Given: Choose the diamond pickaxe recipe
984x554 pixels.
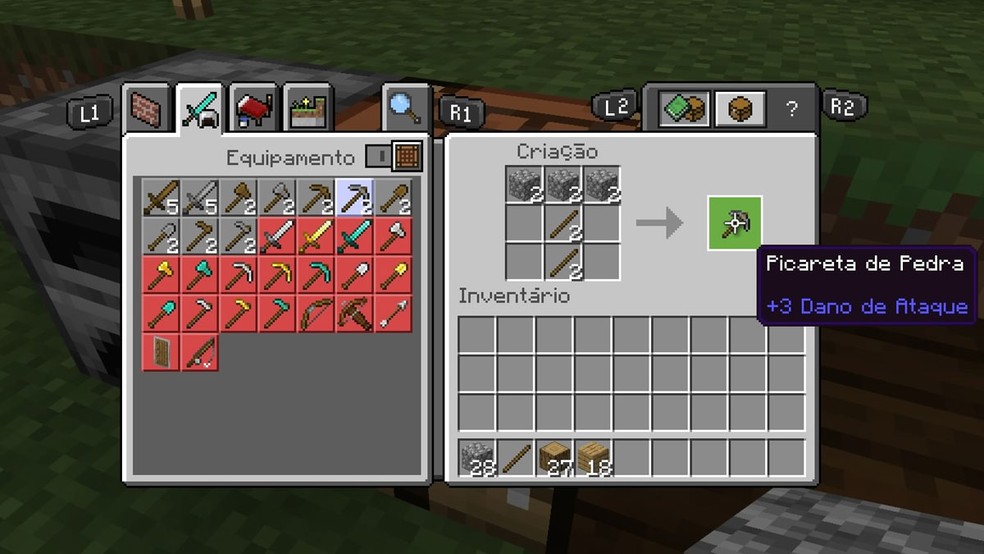Looking at the screenshot, I should (x=316, y=275).
